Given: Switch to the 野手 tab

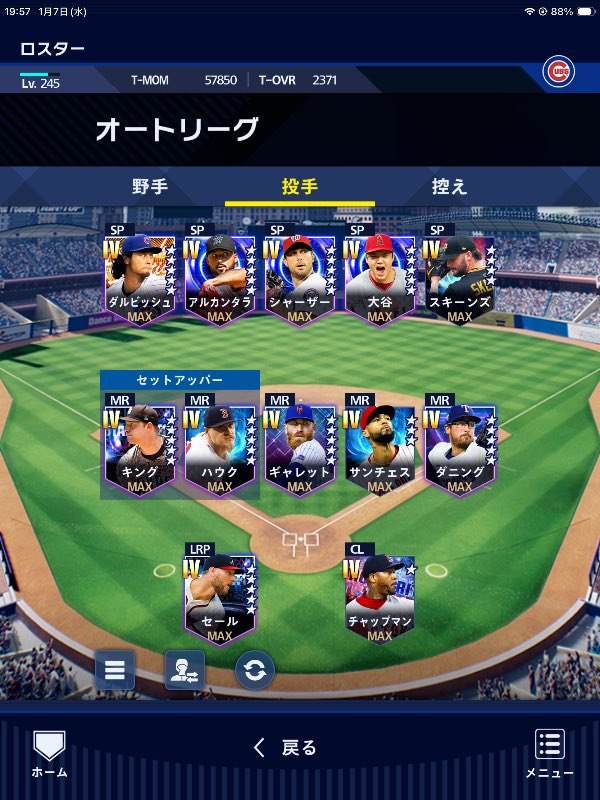Looking at the screenshot, I should 150,187.
